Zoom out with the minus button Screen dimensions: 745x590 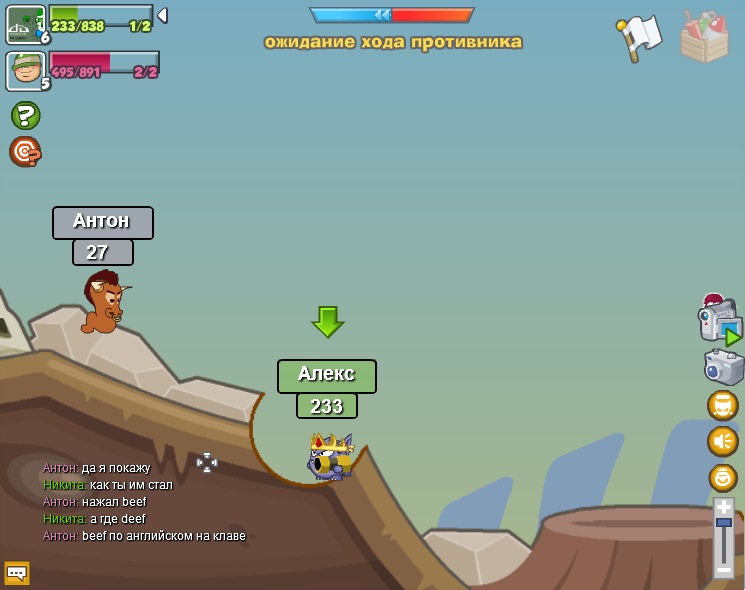(x=724, y=570)
